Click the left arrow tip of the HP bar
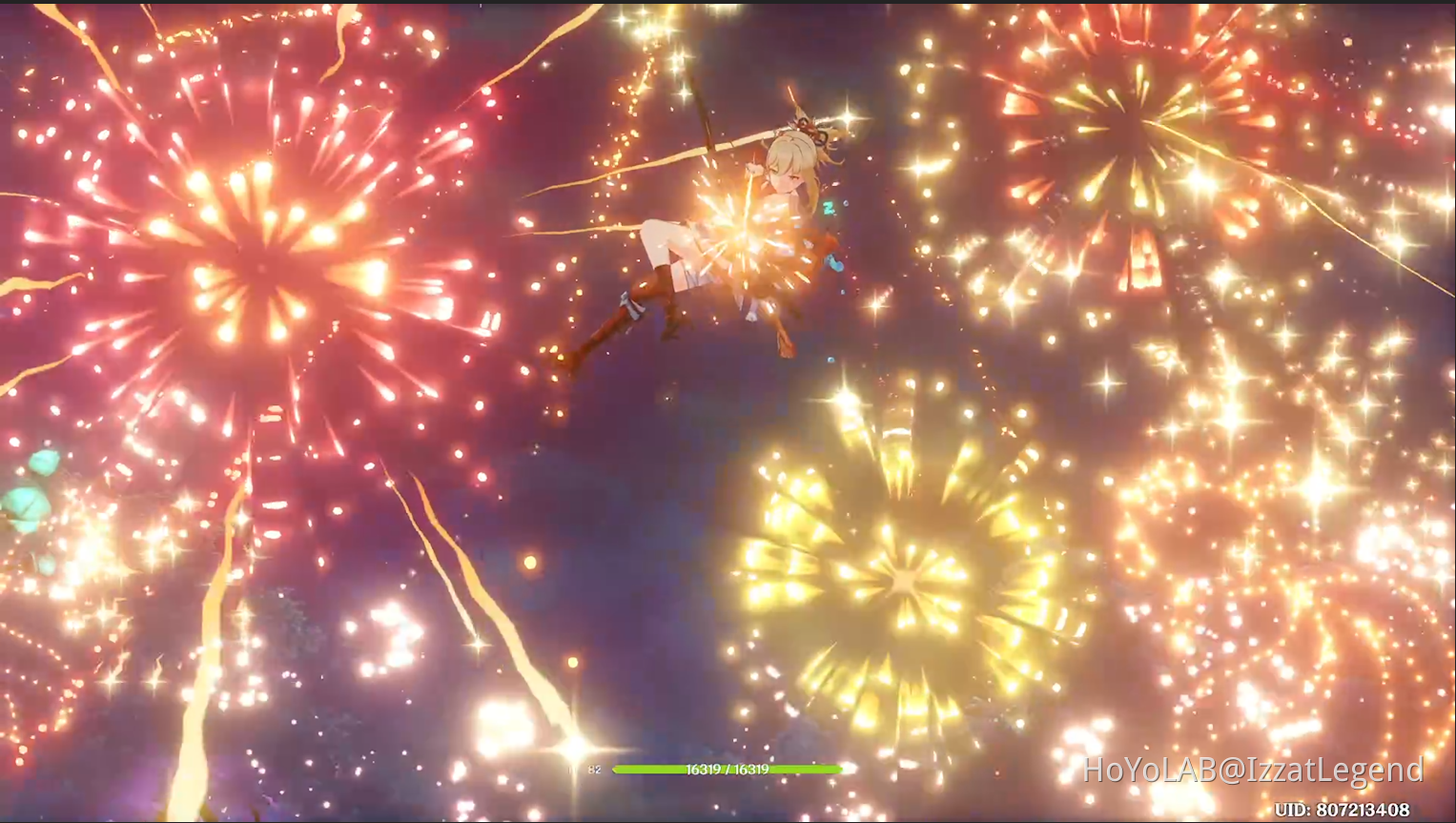Screen dimensions: 1456x823 tap(616, 770)
